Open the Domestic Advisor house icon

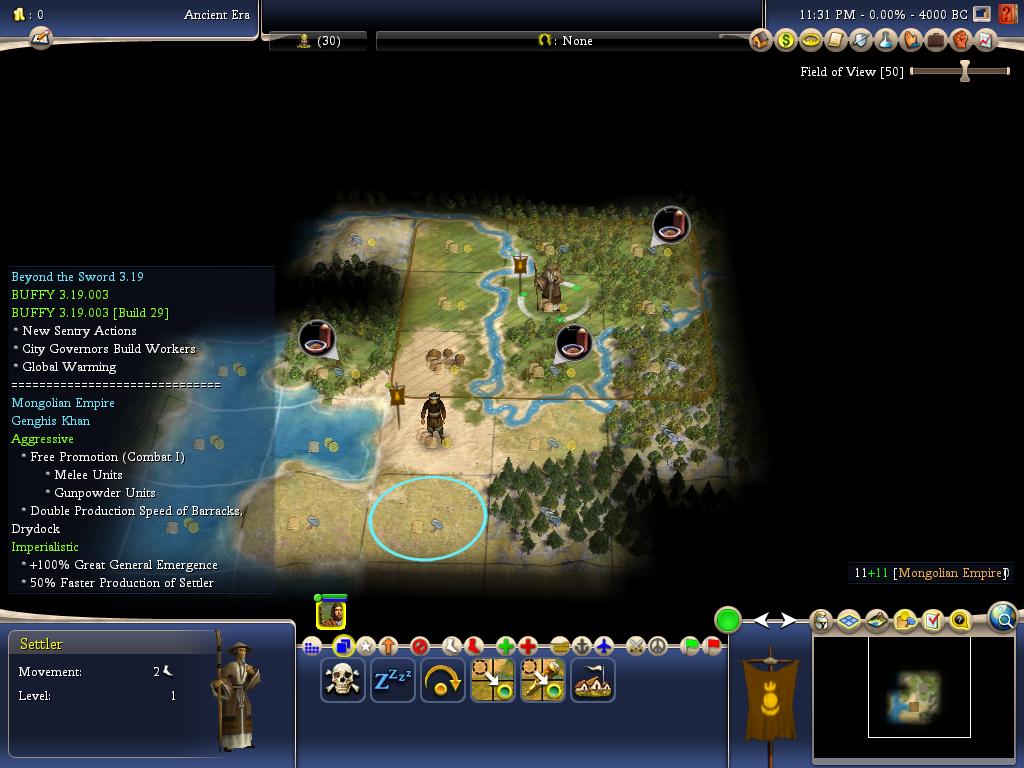761,41
